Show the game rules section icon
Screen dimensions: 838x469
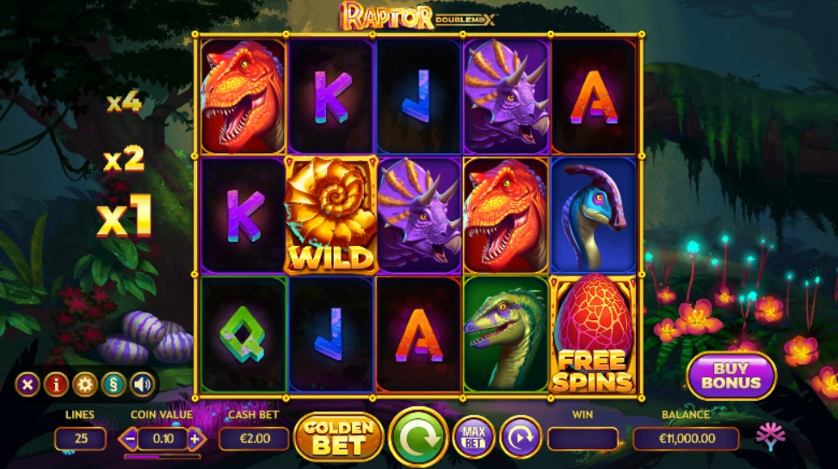coord(114,383)
